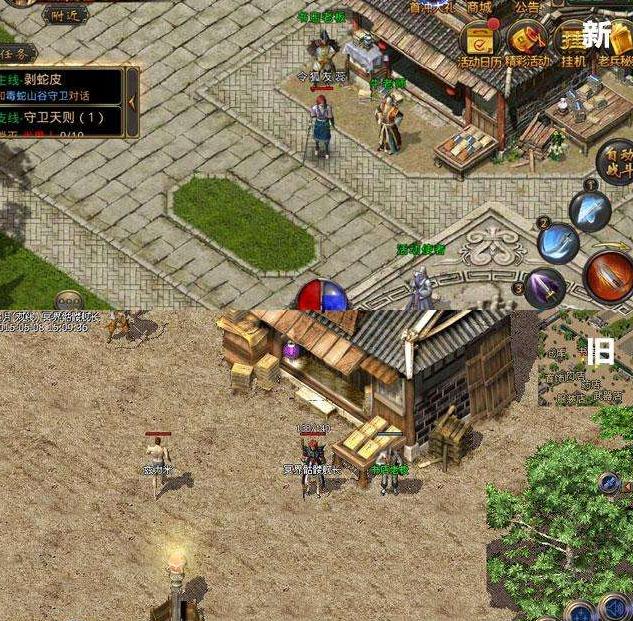Viewport: 633px width, 621px height.
Task: Tap the red and blue health-mana orb
Action: (x=321, y=297)
